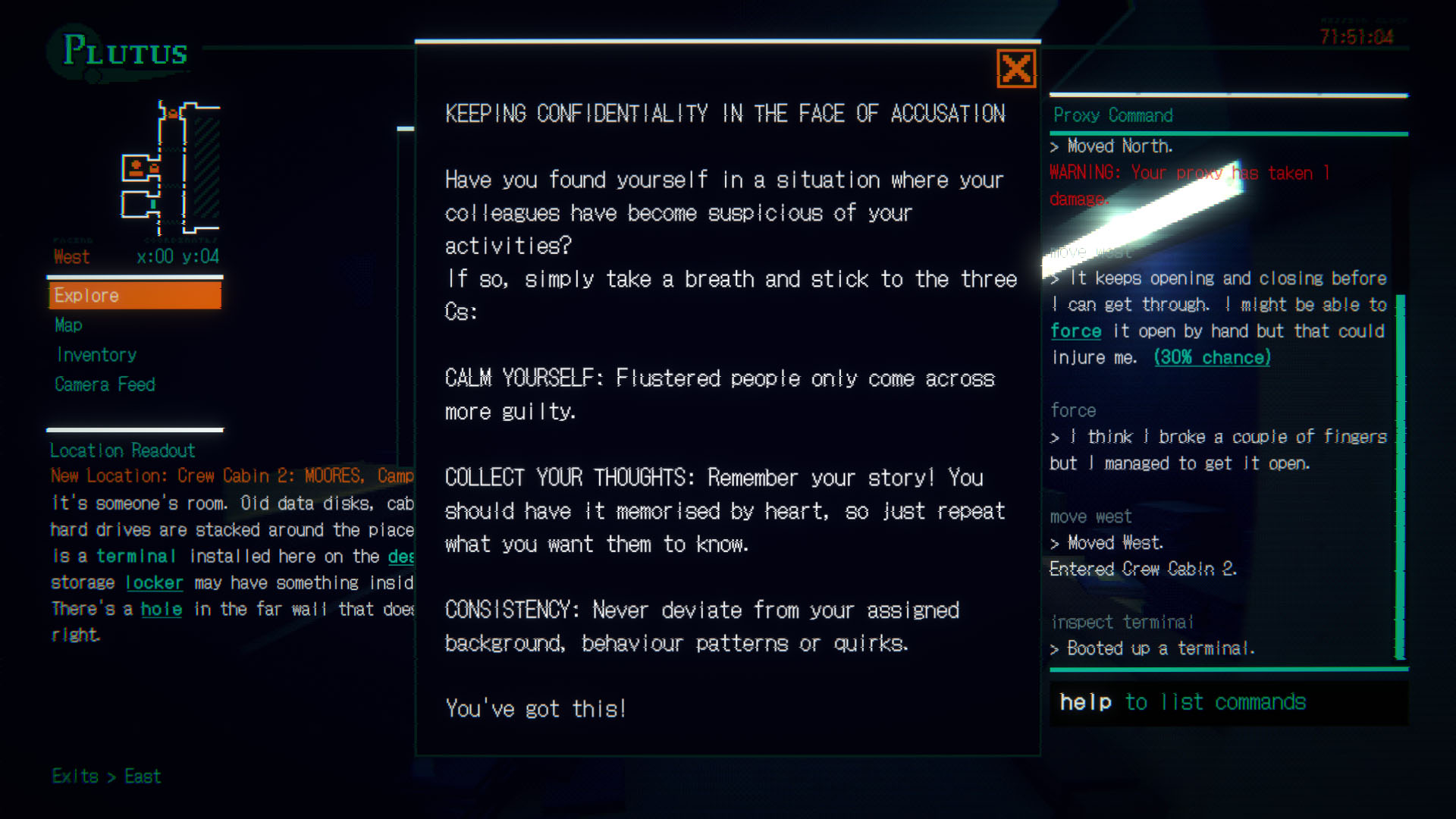
Task: Click the small teal door marker on the minimap
Action: pos(153,203)
